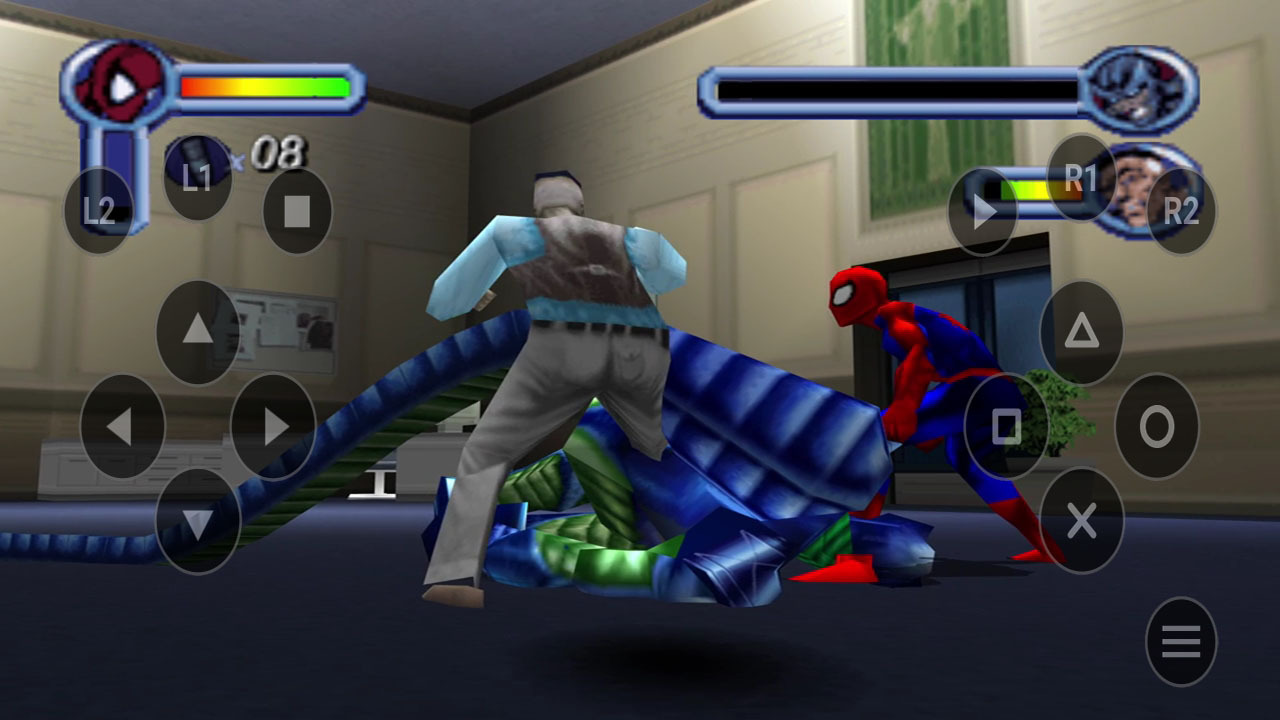Tap the circle face button
Viewport: 1280px width, 720px height.
tap(1156, 426)
